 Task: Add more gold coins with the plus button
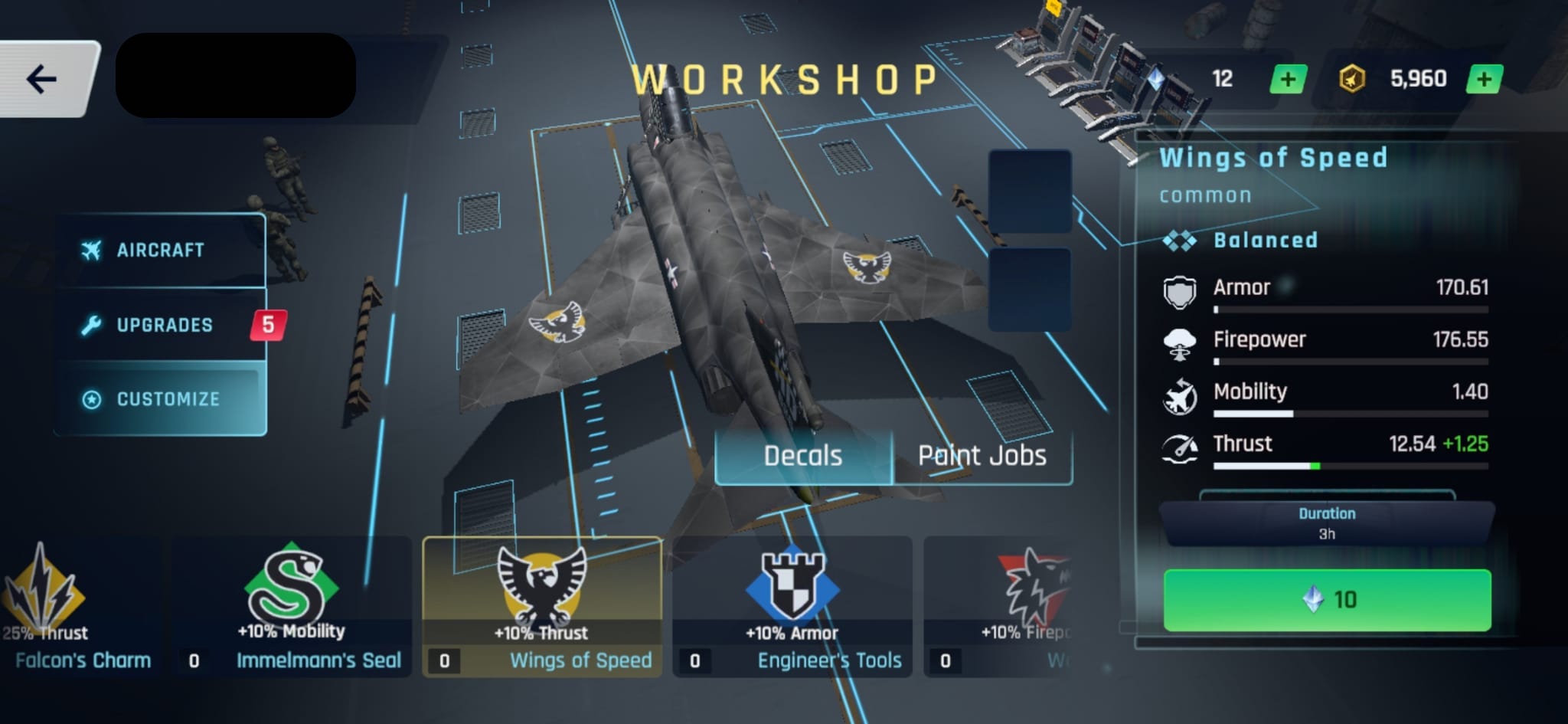click(1484, 79)
